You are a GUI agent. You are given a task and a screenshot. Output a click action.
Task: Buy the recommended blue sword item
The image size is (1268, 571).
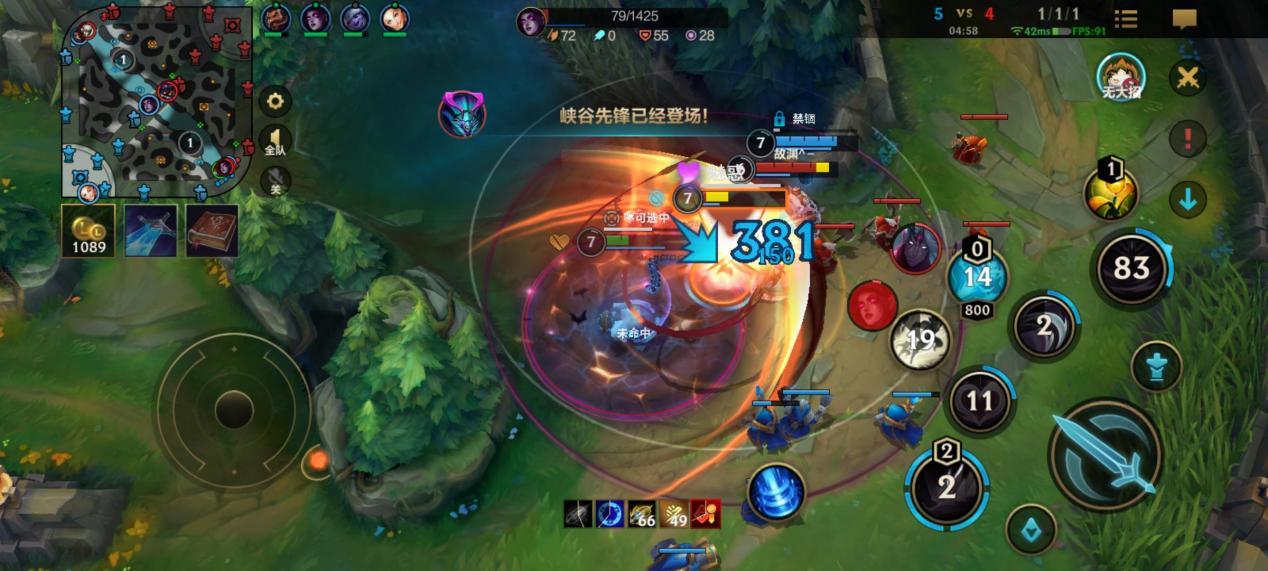point(151,231)
